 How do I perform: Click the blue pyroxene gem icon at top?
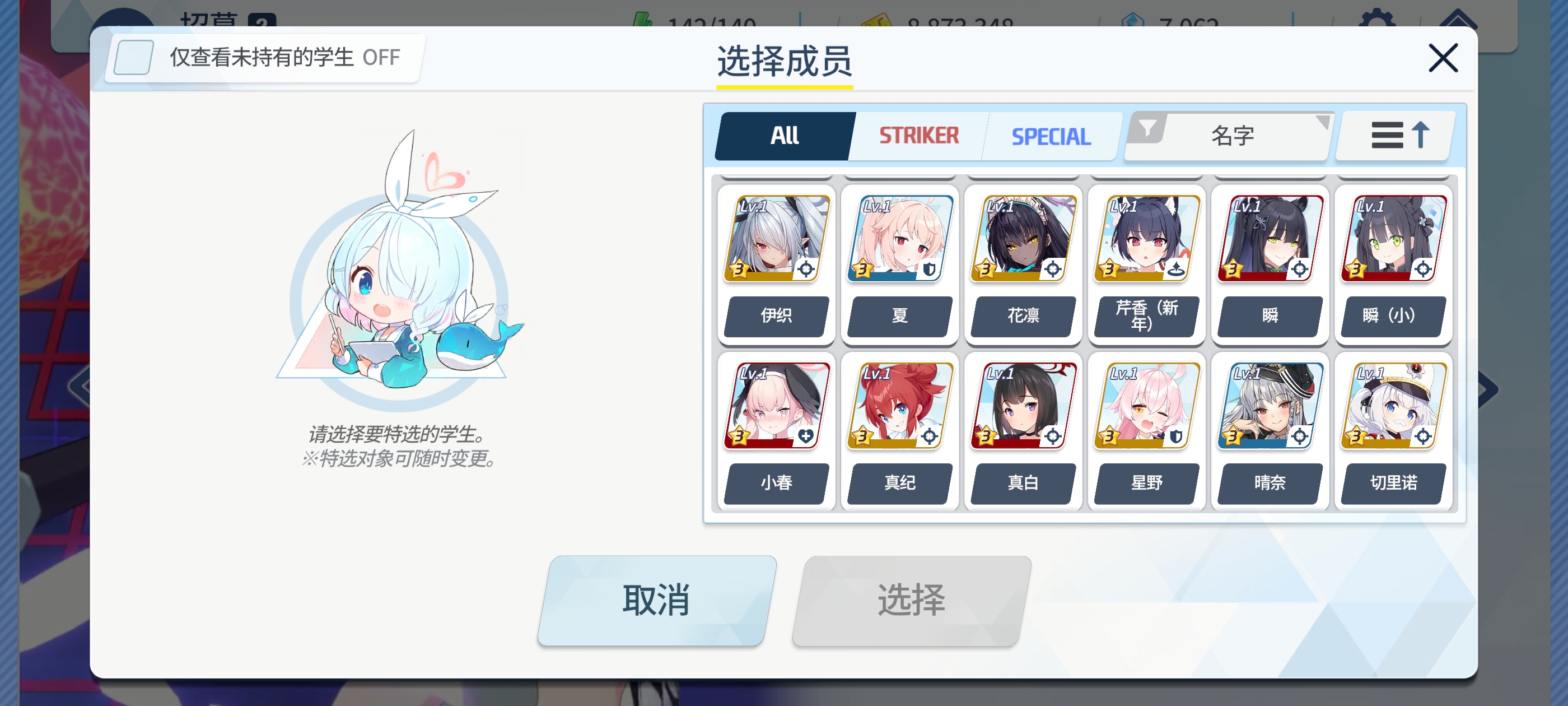1133,20
